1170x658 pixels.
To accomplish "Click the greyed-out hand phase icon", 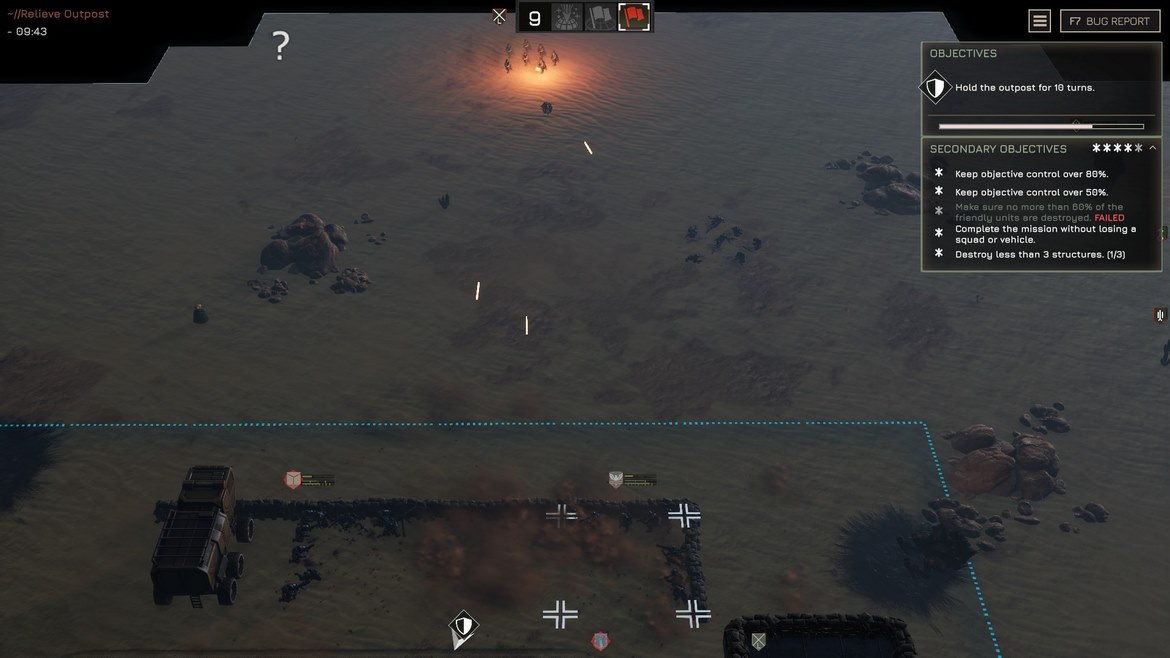I will coord(567,17).
